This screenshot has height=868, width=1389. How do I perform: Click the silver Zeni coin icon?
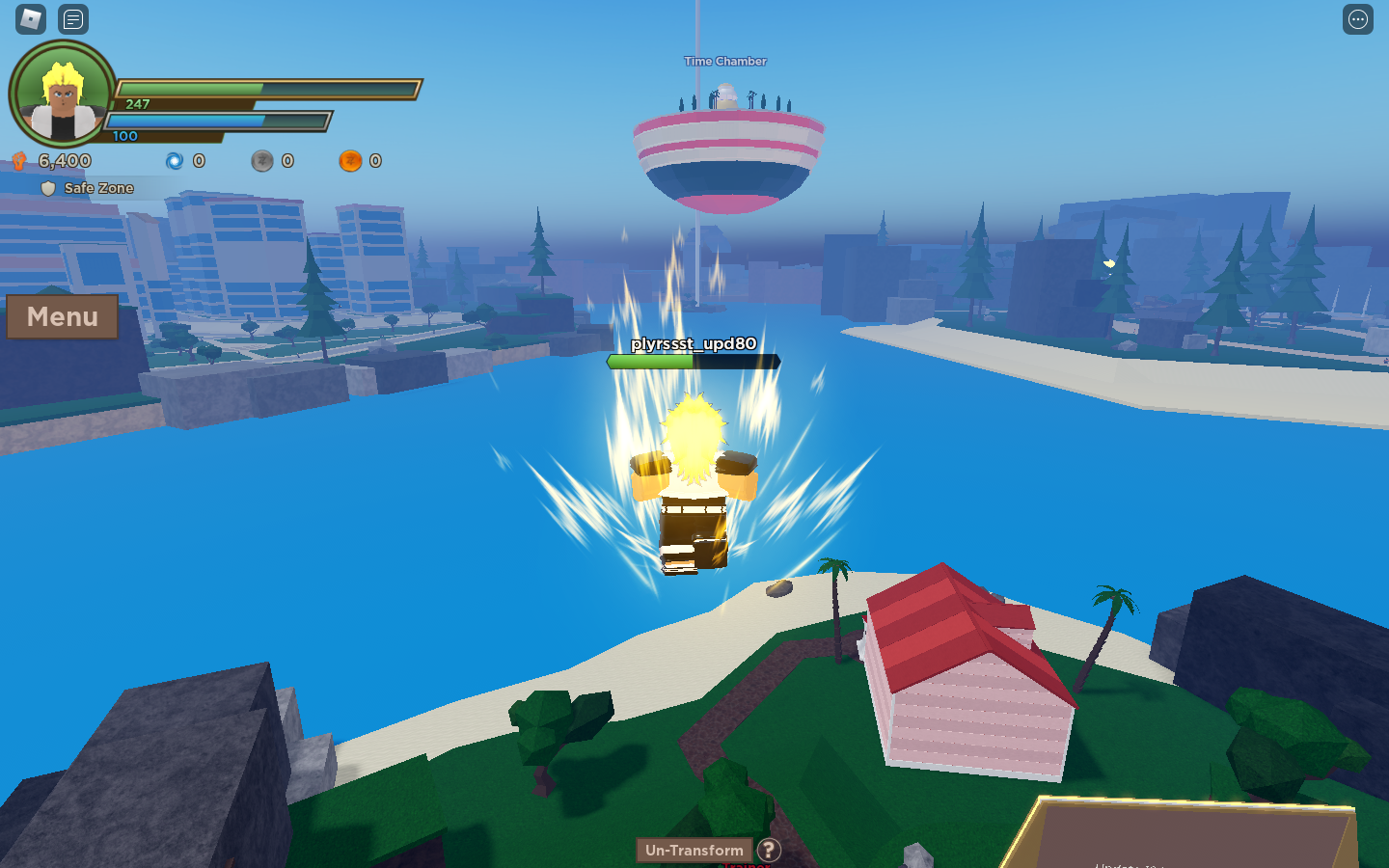tap(262, 160)
